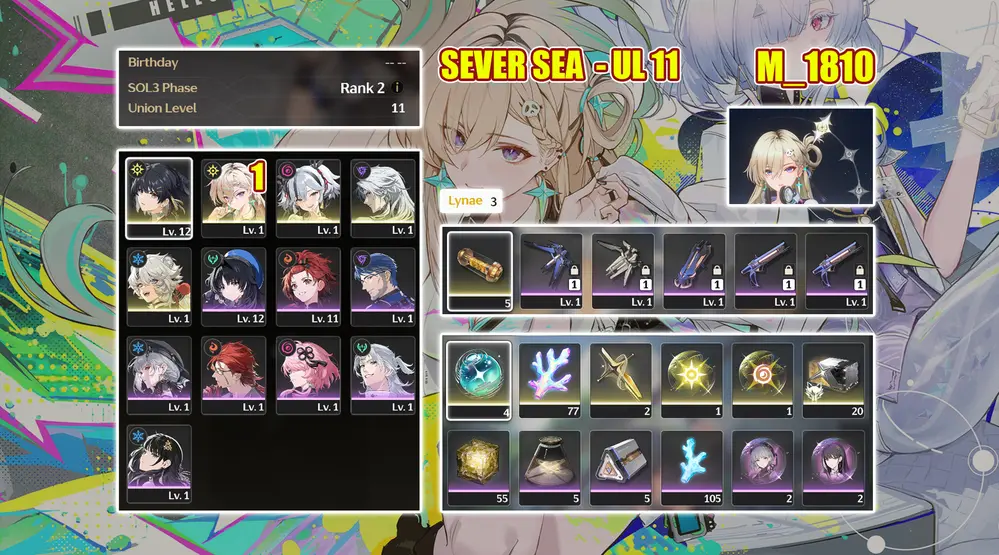Select the glowing gold cube item slot
999x555 pixels.
pos(479,465)
